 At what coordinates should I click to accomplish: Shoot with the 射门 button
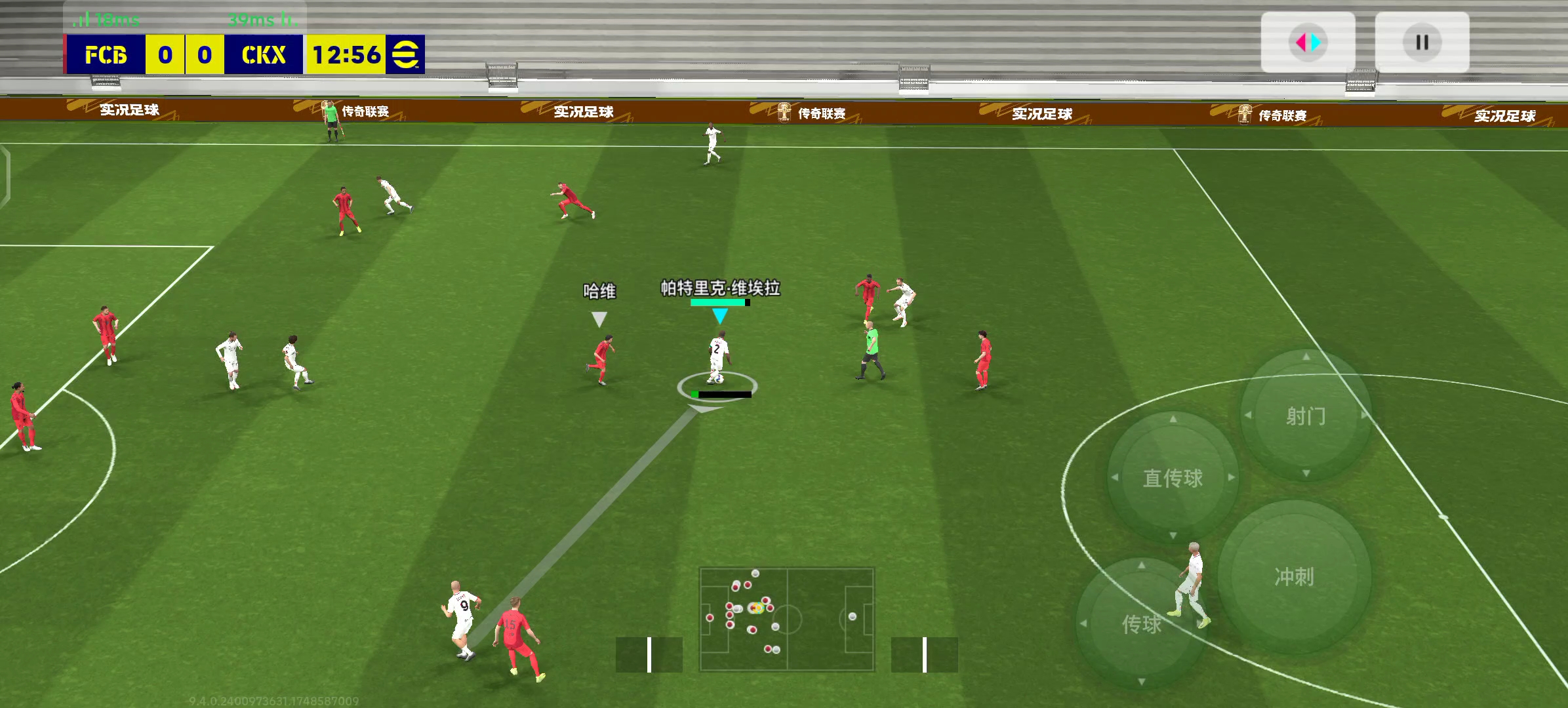pyautogui.click(x=1306, y=416)
